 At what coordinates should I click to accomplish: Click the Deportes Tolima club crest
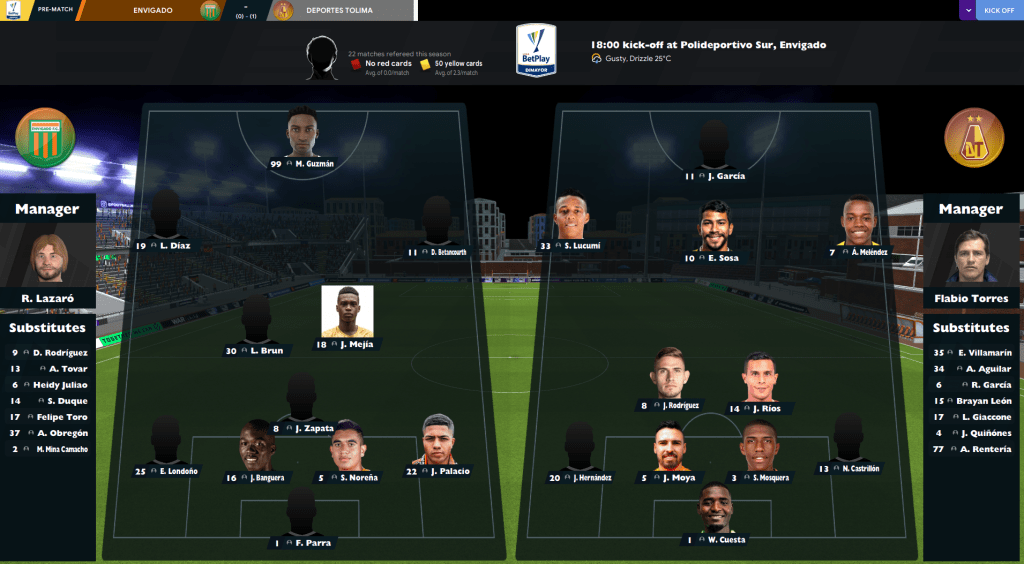click(x=973, y=136)
